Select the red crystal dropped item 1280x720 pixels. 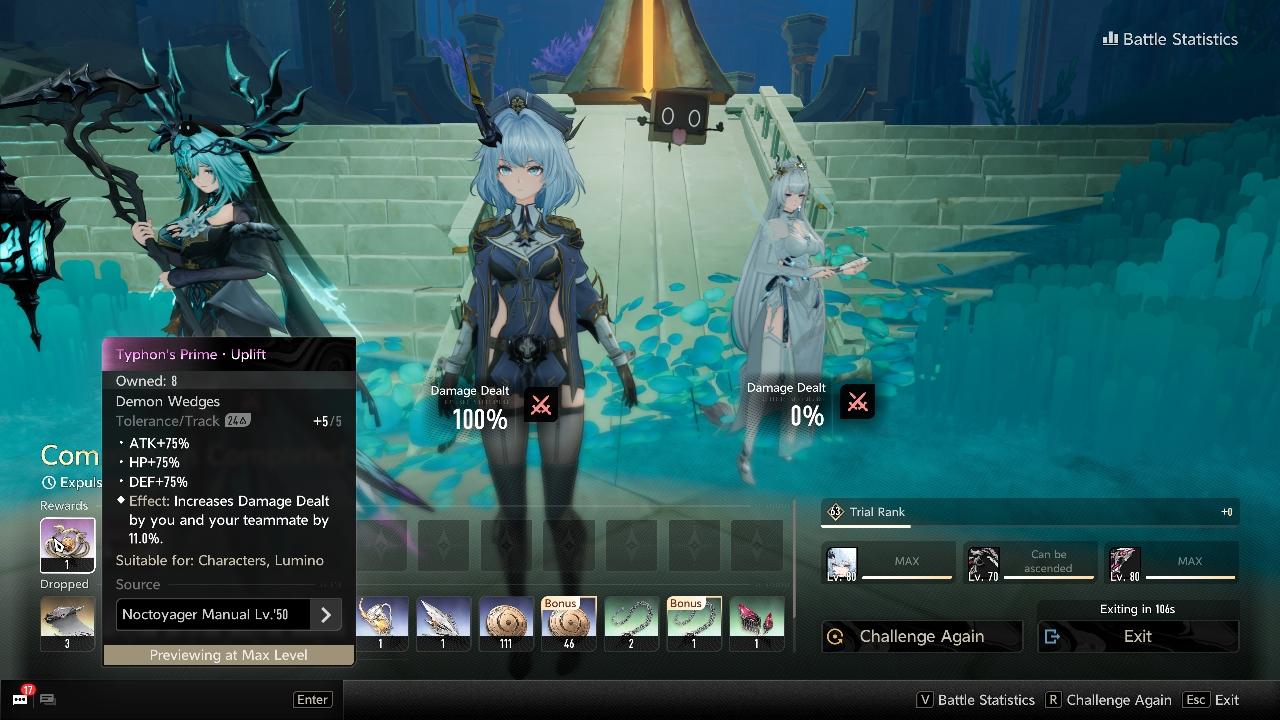(756, 623)
